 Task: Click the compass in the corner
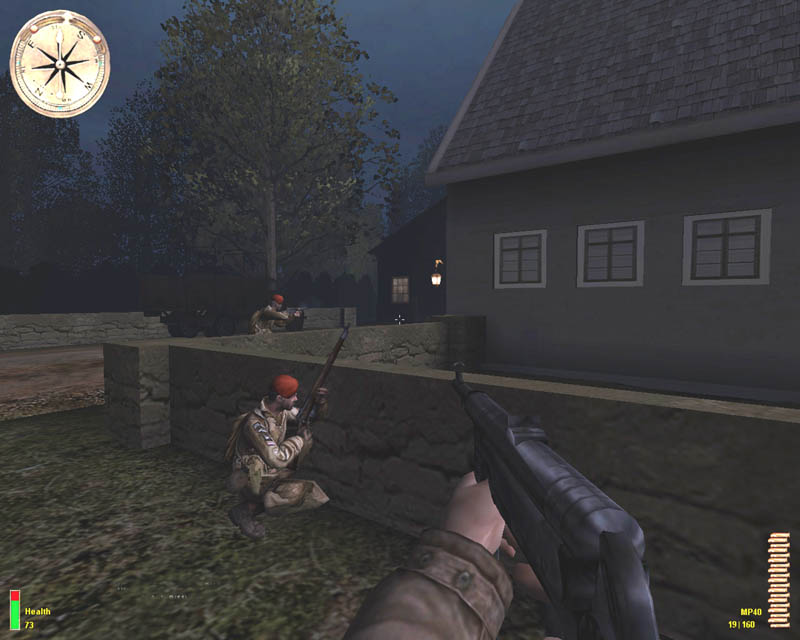[59, 64]
